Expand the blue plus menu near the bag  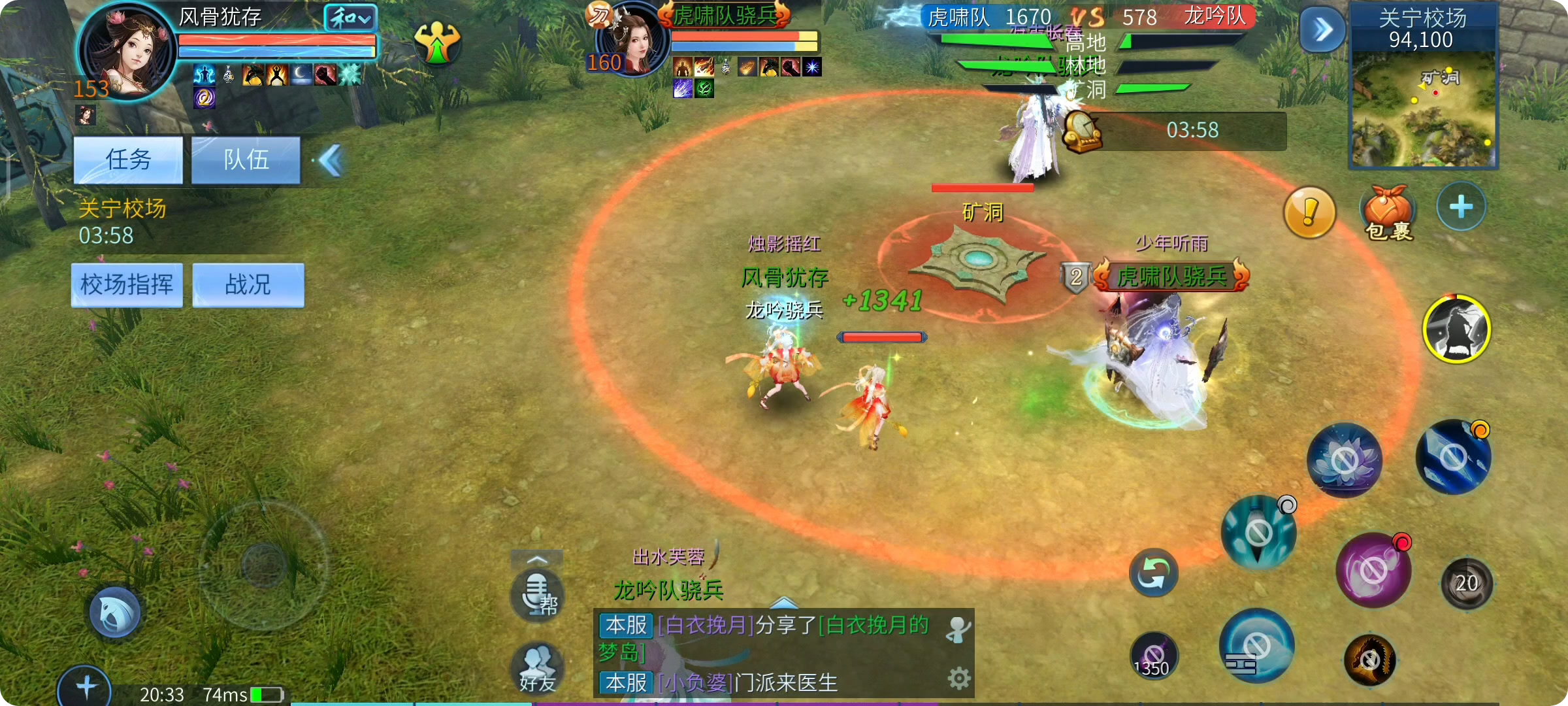[1461, 207]
